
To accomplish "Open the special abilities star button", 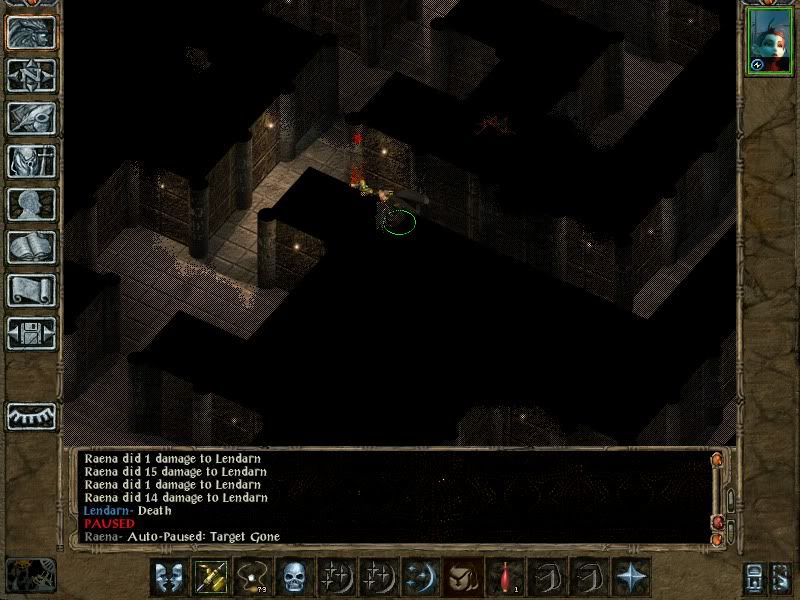I will click(631, 576).
